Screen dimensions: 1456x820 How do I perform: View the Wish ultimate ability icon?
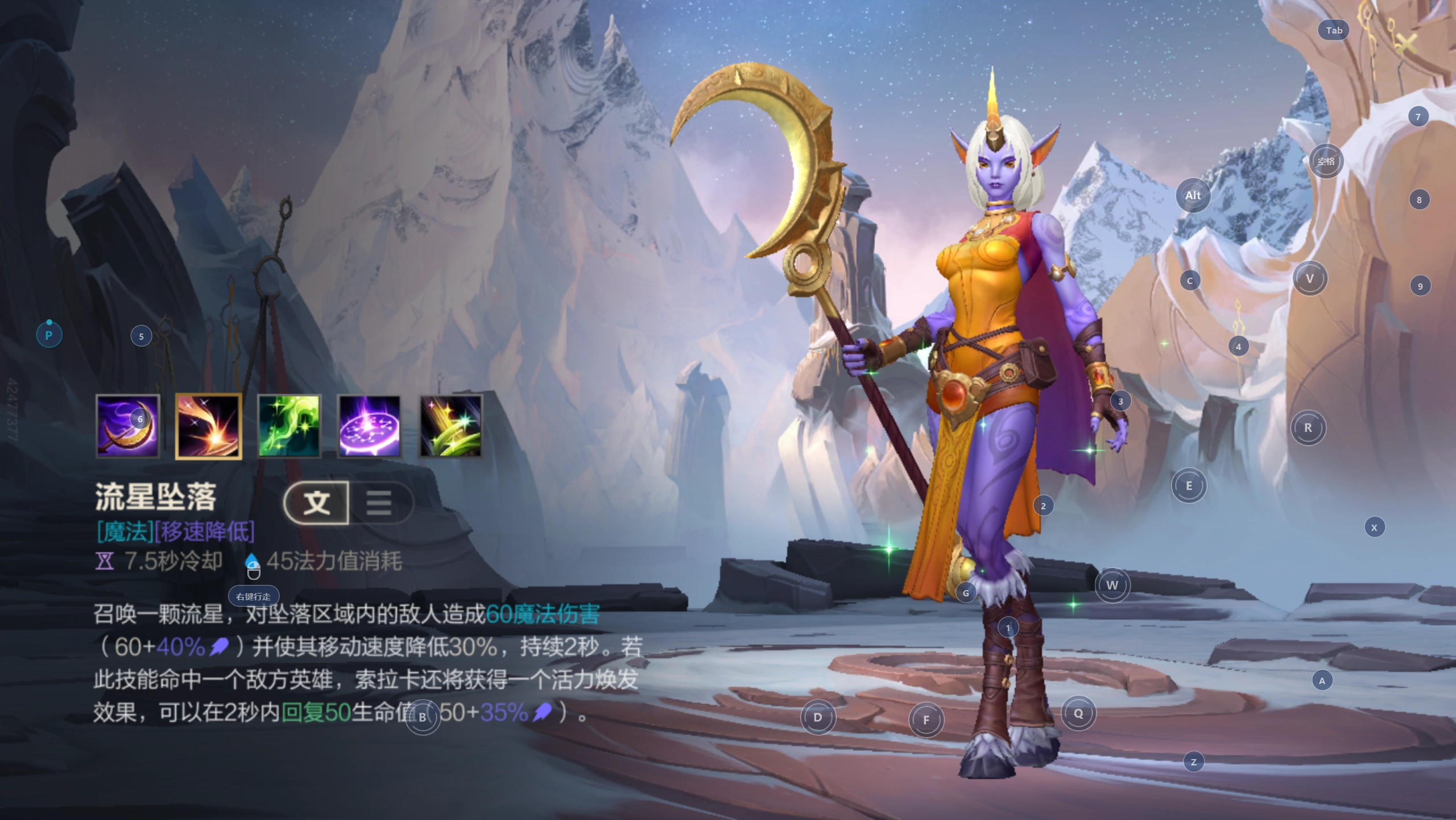click(450, 426)
